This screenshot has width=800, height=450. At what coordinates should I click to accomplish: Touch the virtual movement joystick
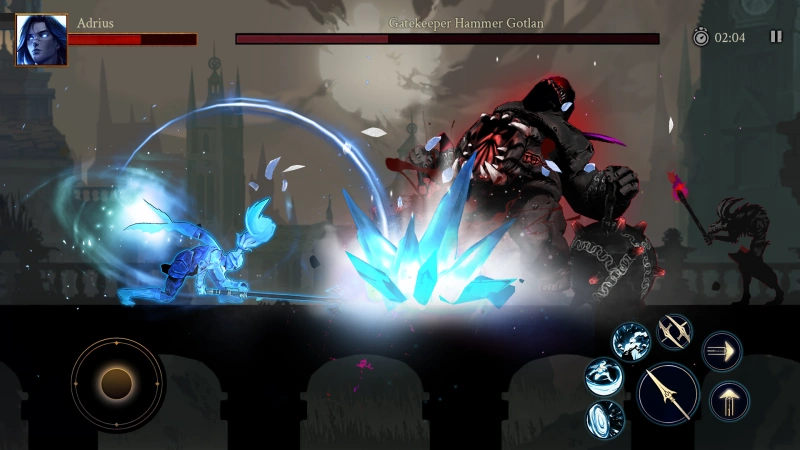(x=117, y=381)
